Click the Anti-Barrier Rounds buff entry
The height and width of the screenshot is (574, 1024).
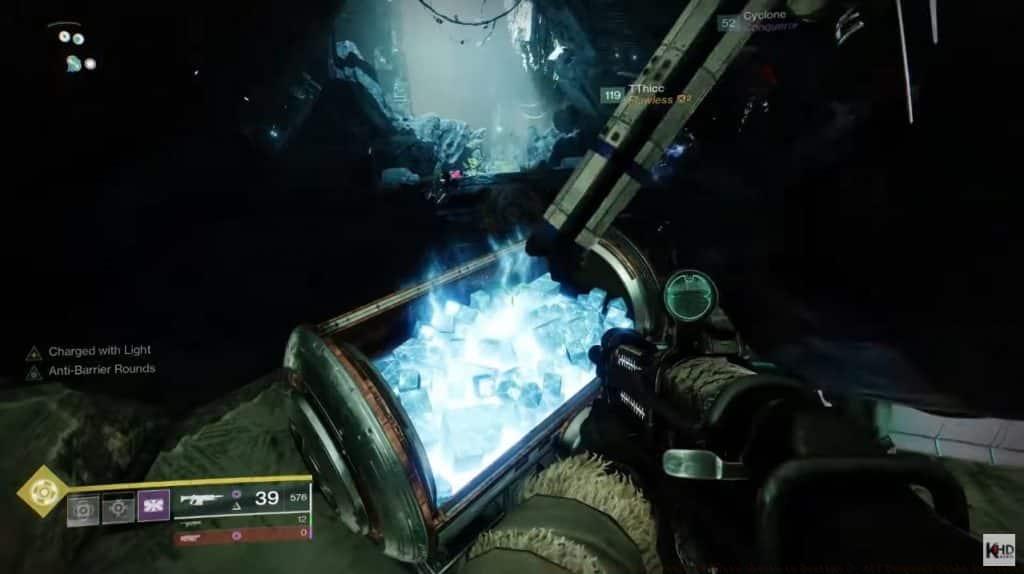click(92, 369)
